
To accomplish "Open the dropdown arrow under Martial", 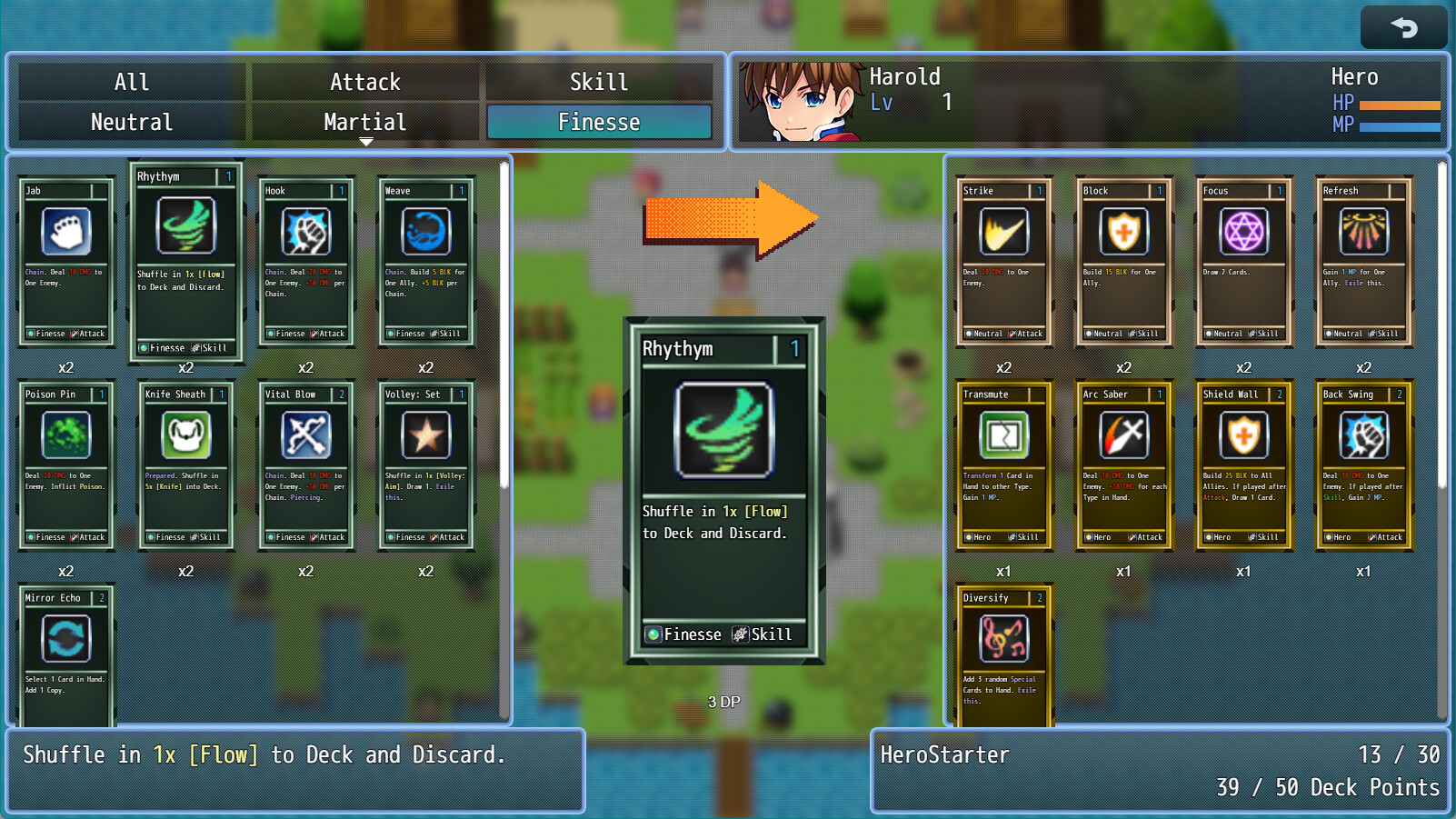I will pyautogui.click(x=366, y=142).
